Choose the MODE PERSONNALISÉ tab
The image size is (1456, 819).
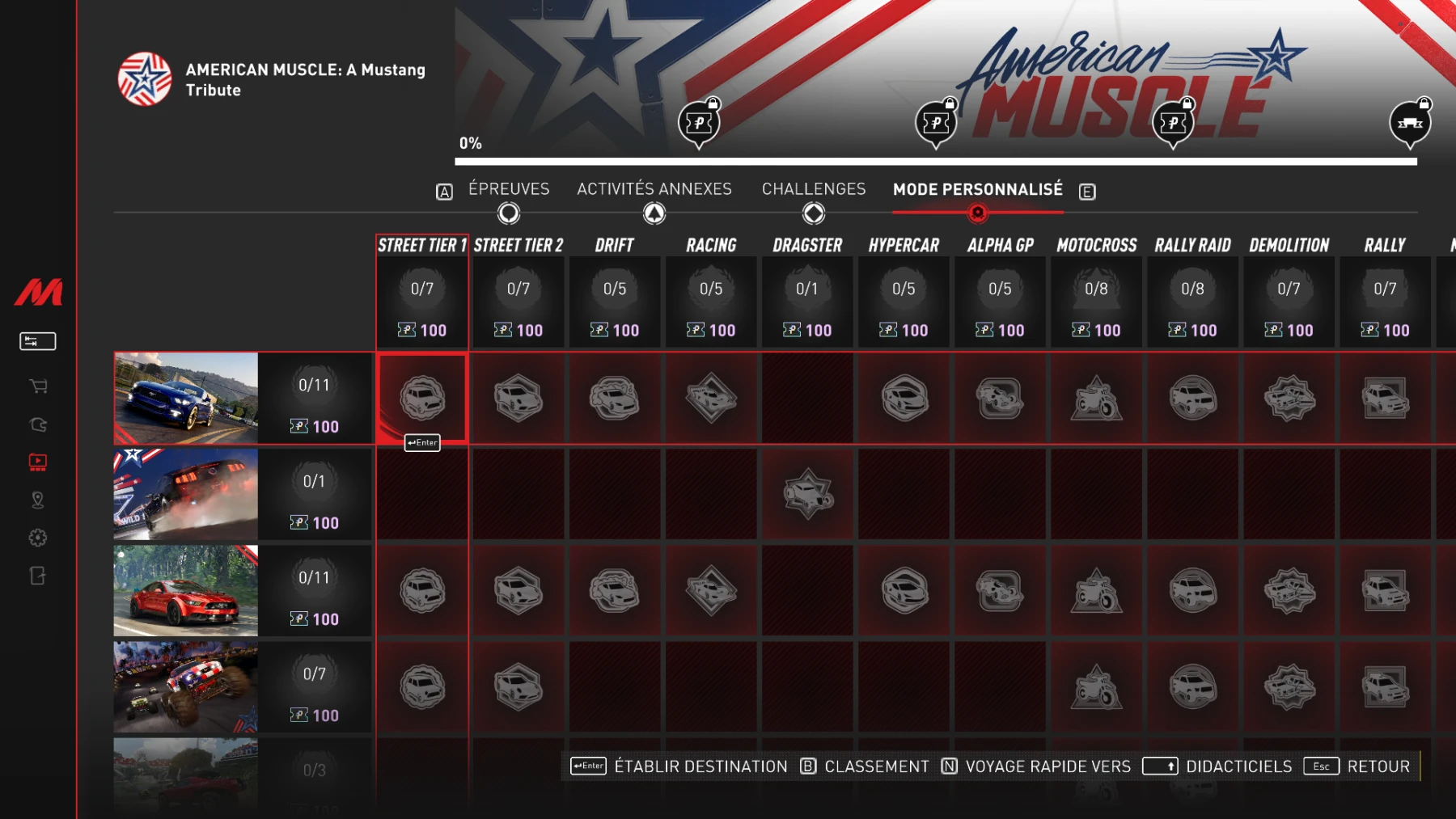click(977, 189)
